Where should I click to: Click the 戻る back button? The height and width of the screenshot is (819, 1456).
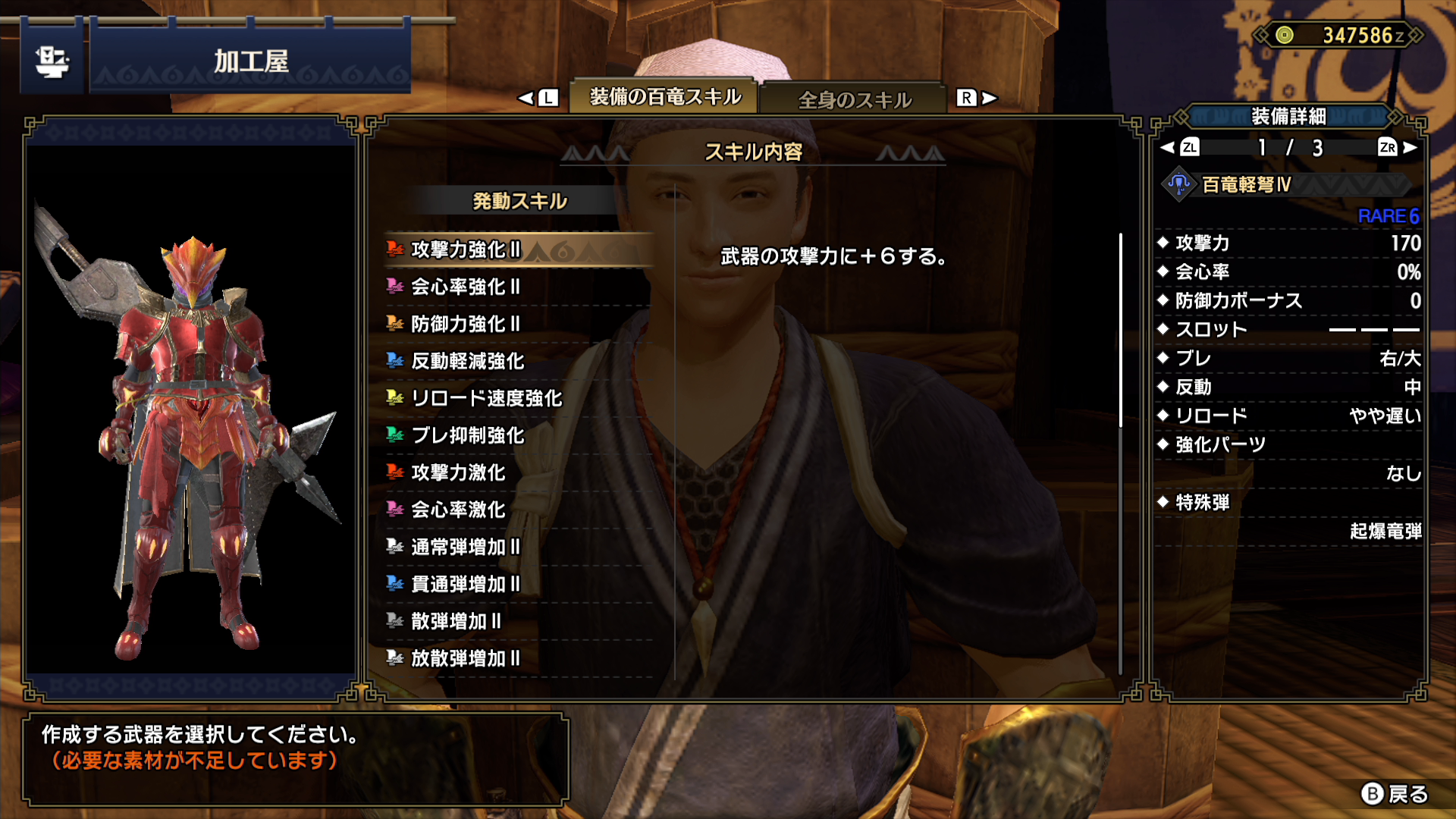(1395, 794)
